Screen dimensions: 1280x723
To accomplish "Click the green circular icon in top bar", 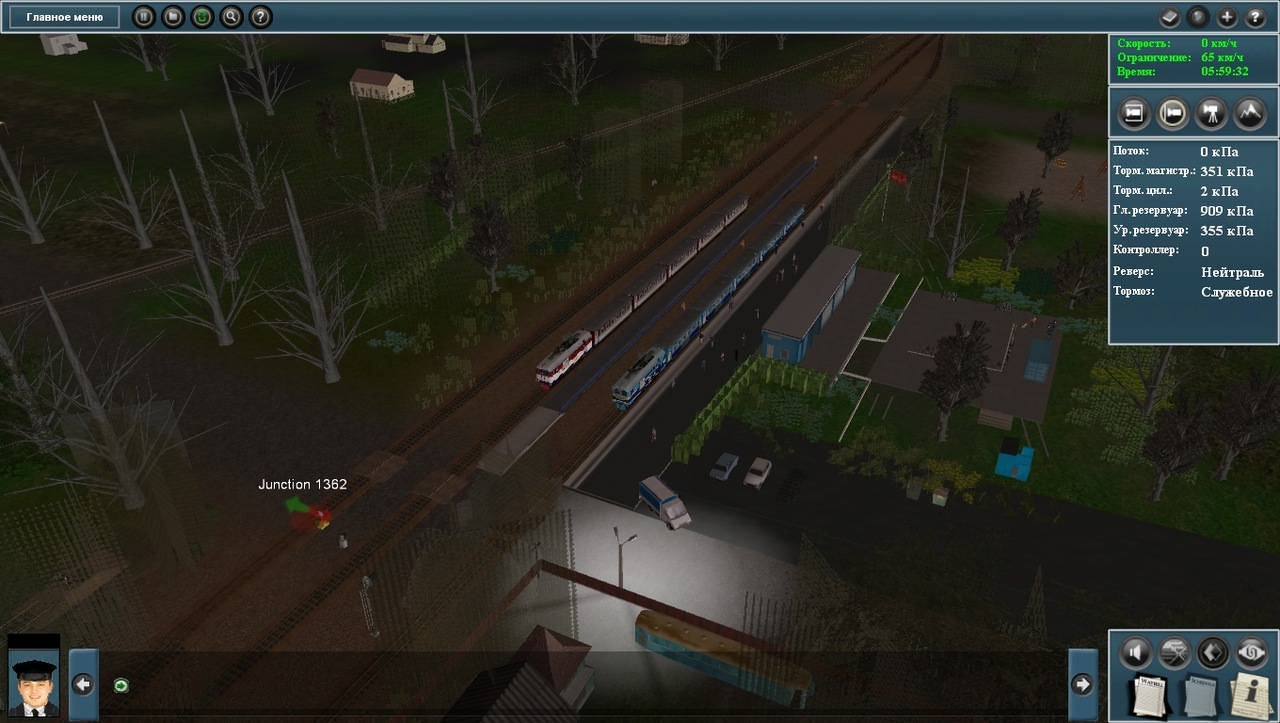I will click(x=202, y=17).
